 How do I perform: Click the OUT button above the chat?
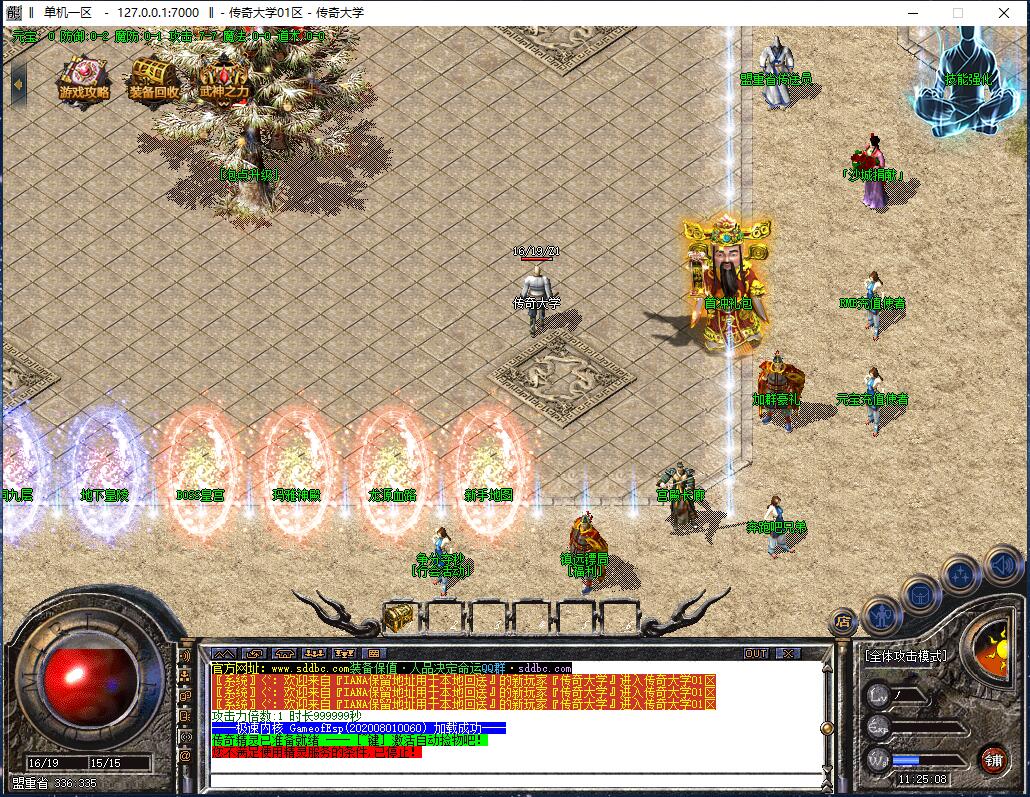(x=756, y=653)
